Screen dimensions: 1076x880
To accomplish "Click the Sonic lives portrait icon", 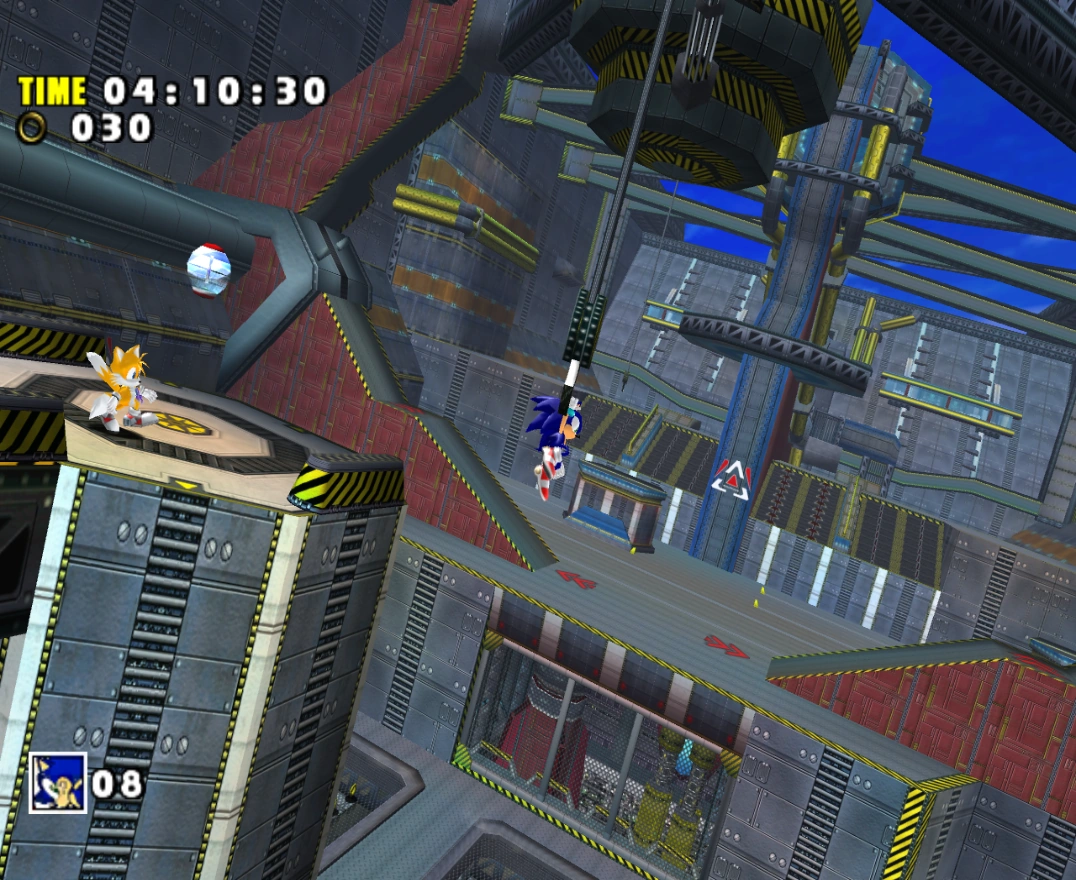I will click(57, 782).
